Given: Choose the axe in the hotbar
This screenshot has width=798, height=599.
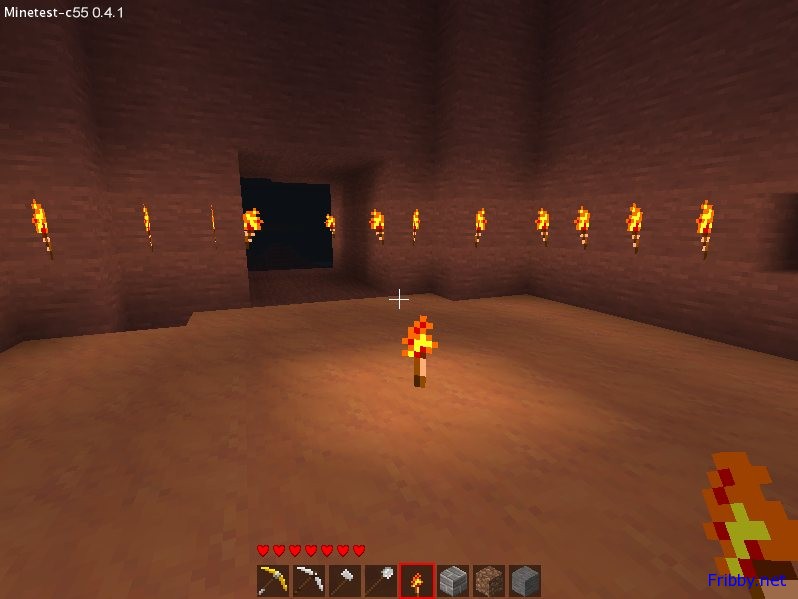Looking at the screenshot, I should click(345, 581).
